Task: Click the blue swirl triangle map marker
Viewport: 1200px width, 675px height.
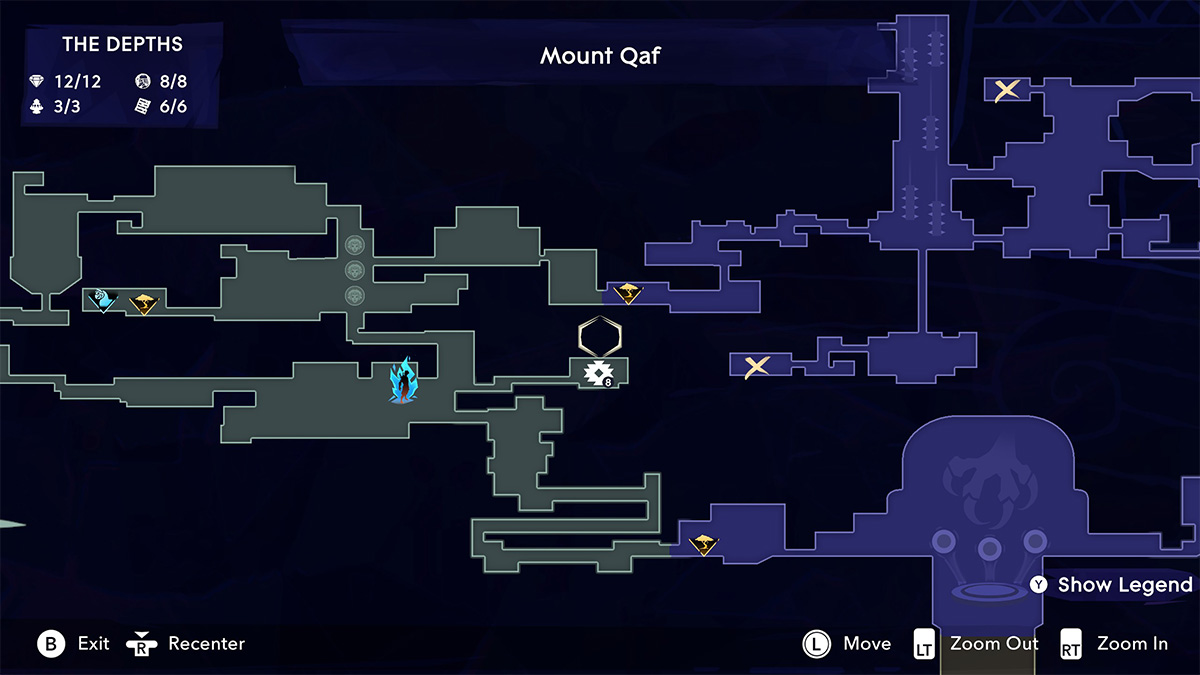Action: coord(103,300)
